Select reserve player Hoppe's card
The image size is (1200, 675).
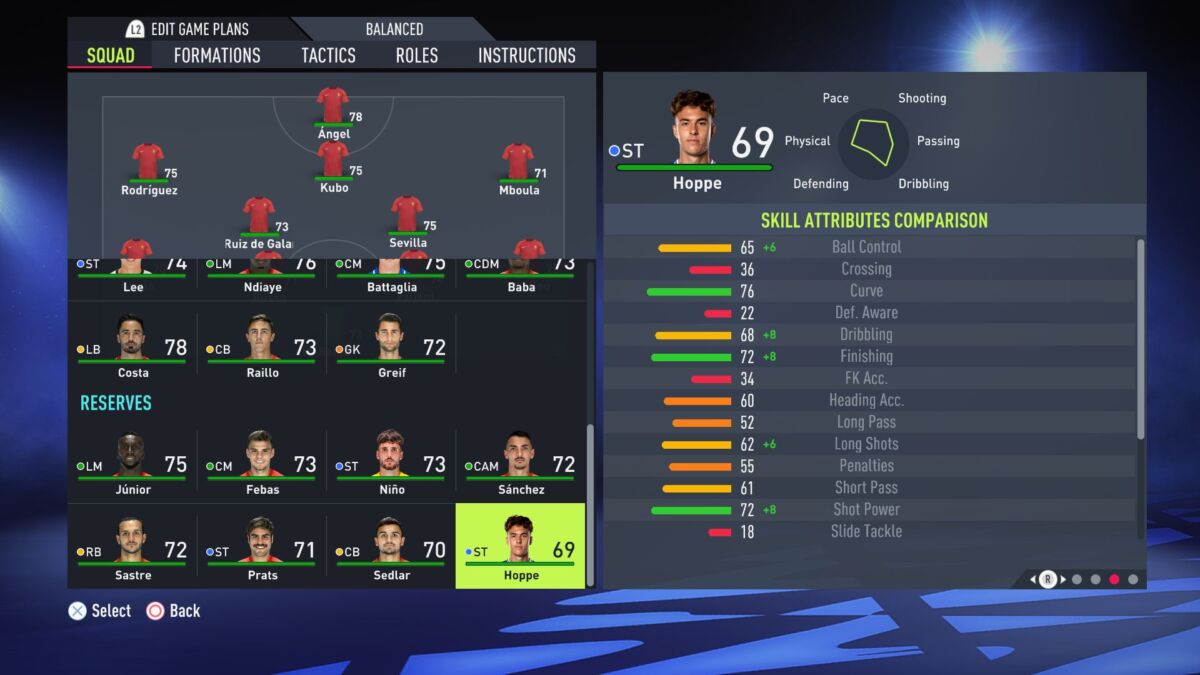[x=520, y=546]
